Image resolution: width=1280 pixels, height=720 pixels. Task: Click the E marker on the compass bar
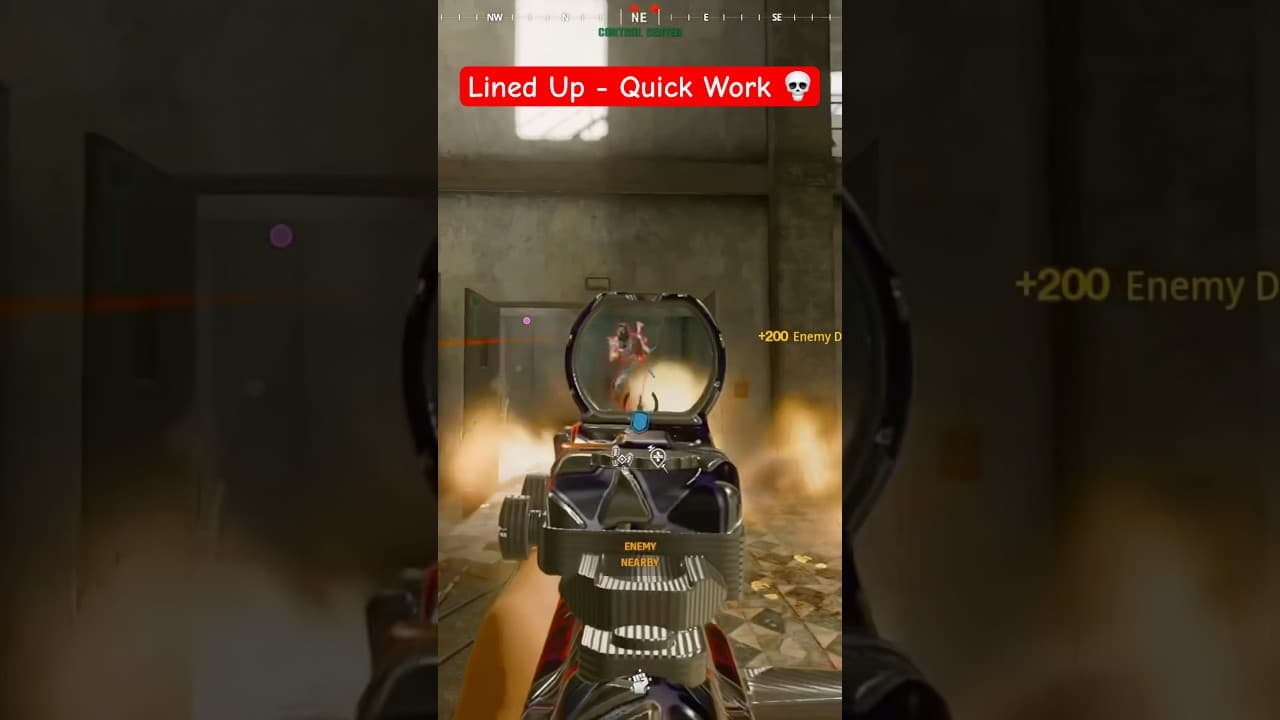tap(707, 16)
